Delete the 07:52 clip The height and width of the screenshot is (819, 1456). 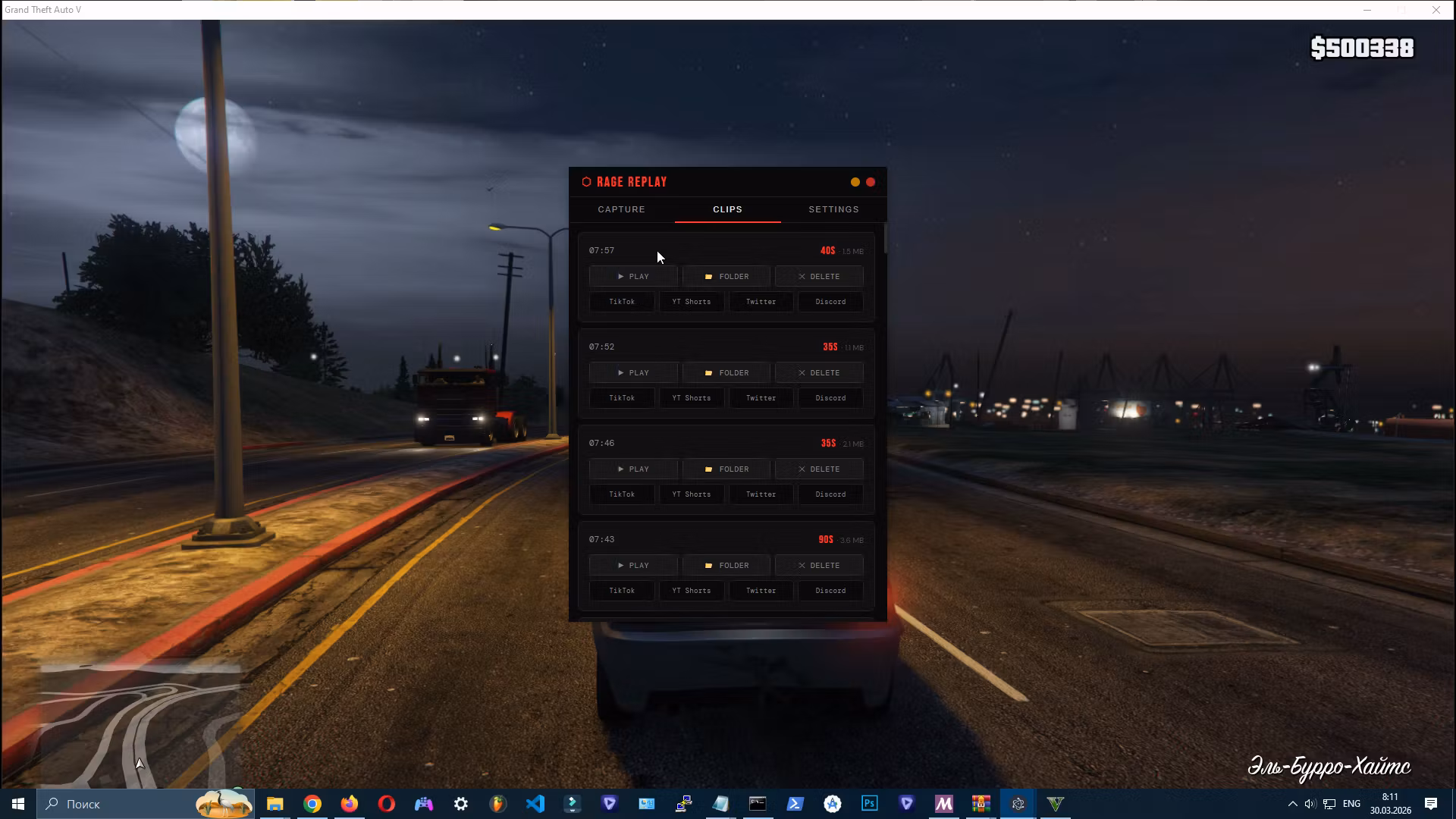click(x=818, y=372)
